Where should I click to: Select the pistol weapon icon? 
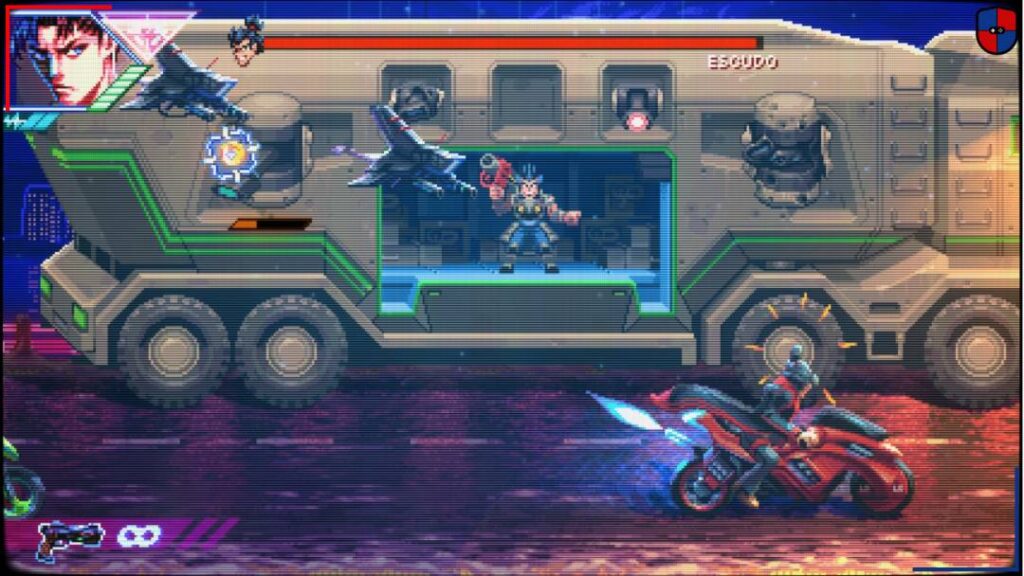point(68,537)
